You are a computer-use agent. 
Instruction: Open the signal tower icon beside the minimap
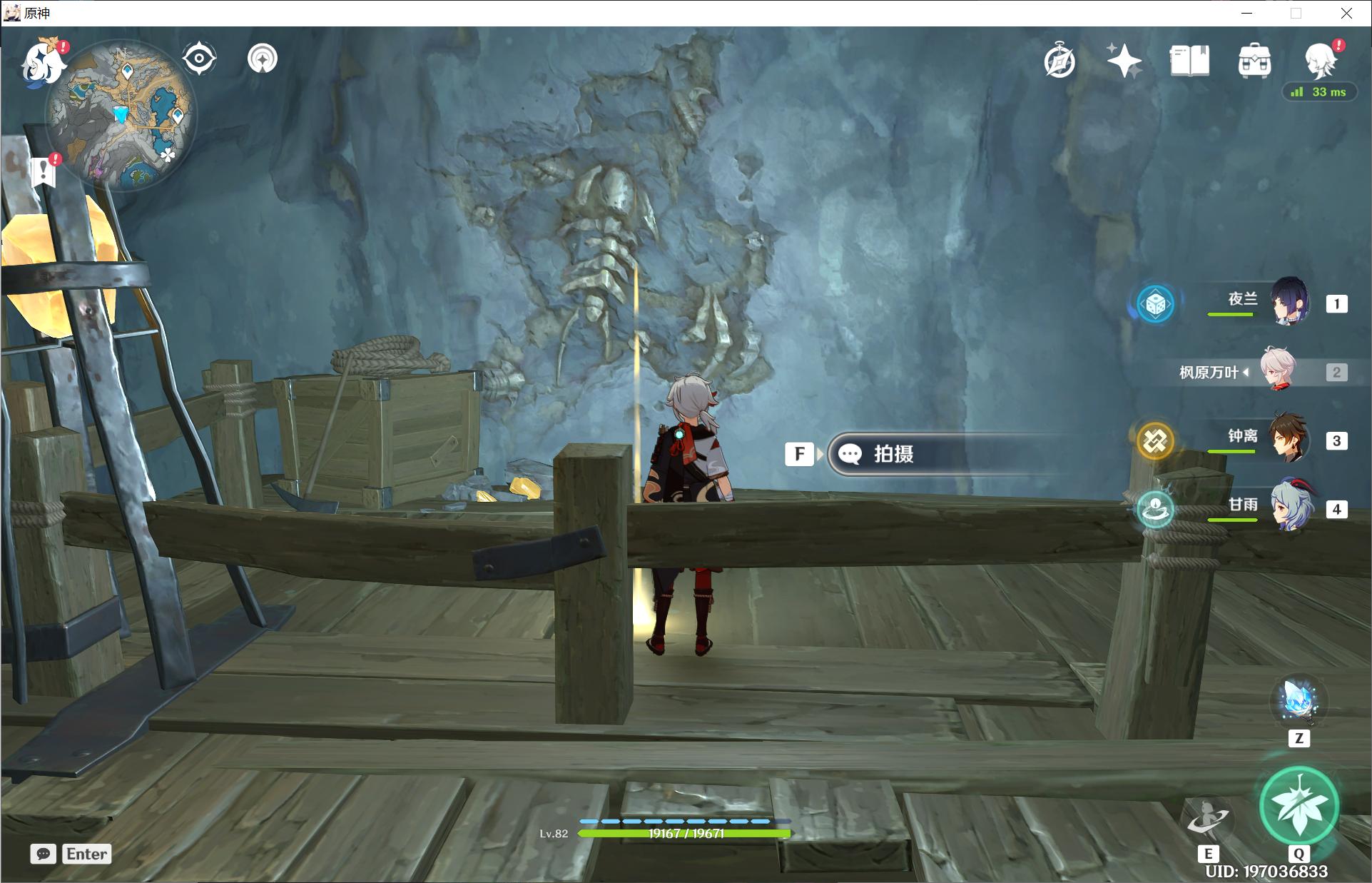263,59
